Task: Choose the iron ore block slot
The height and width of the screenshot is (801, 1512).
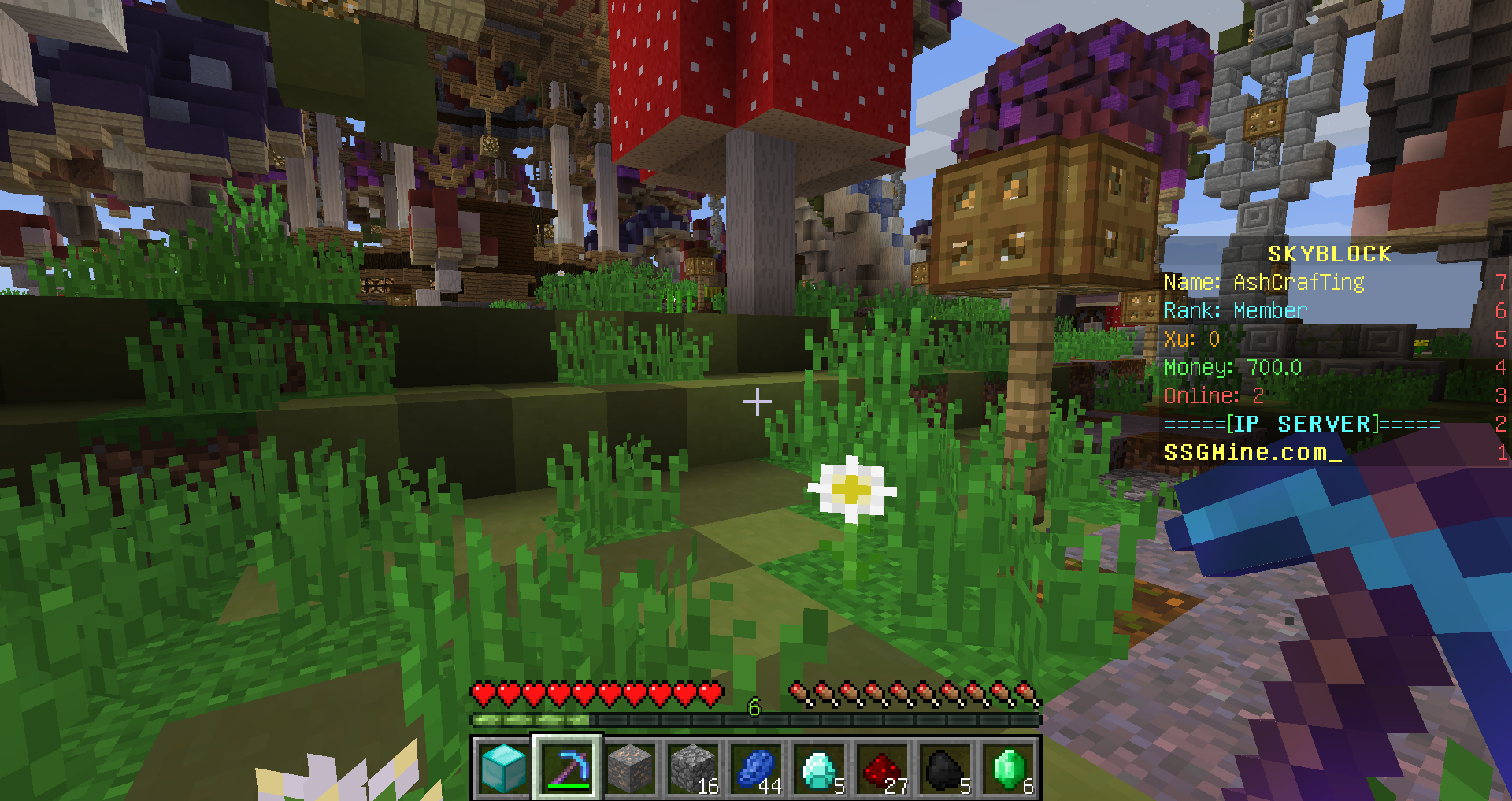Action: (630, 768)
